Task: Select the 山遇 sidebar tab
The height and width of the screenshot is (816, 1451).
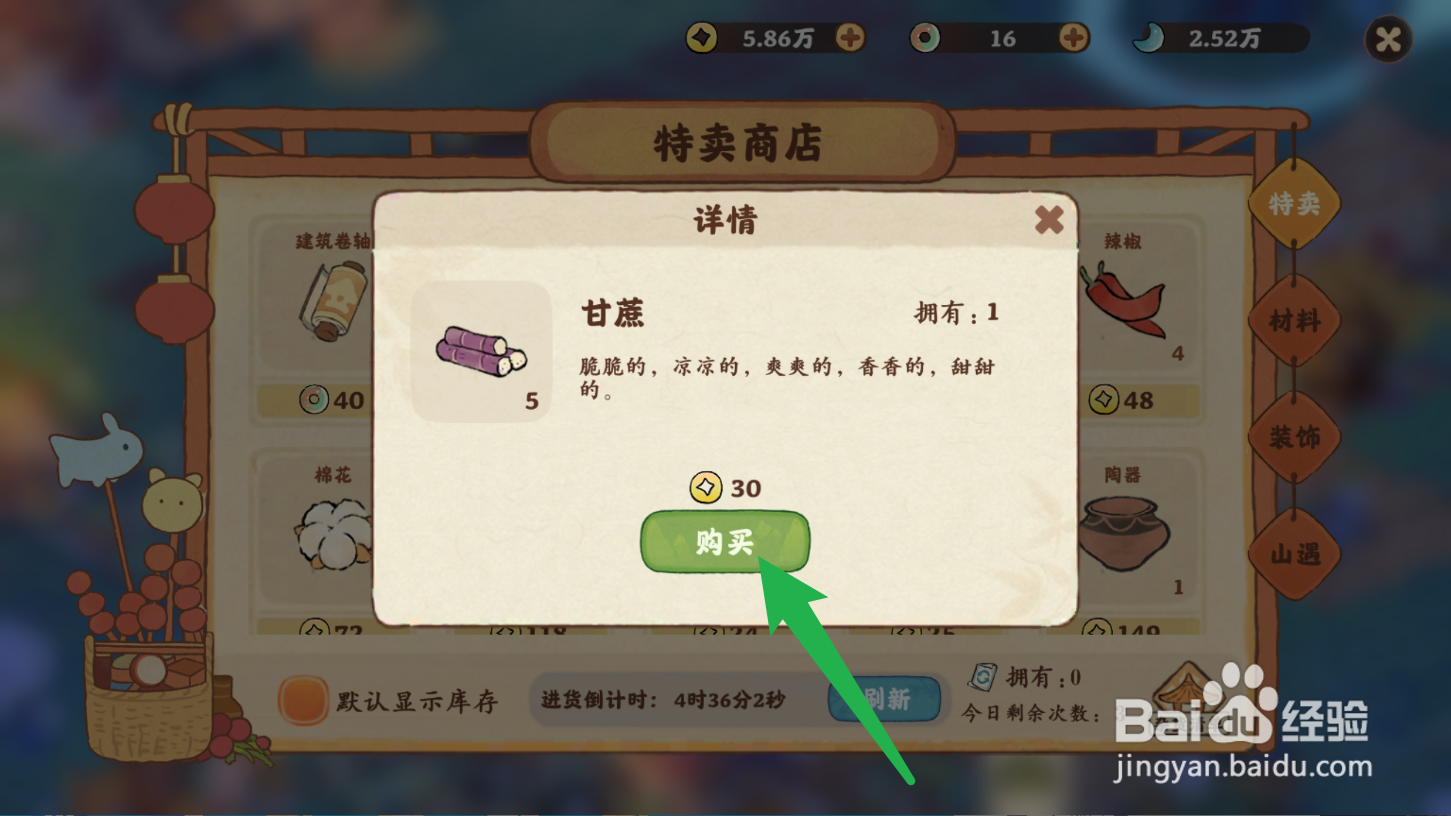Action: (x=1294, y=552)
